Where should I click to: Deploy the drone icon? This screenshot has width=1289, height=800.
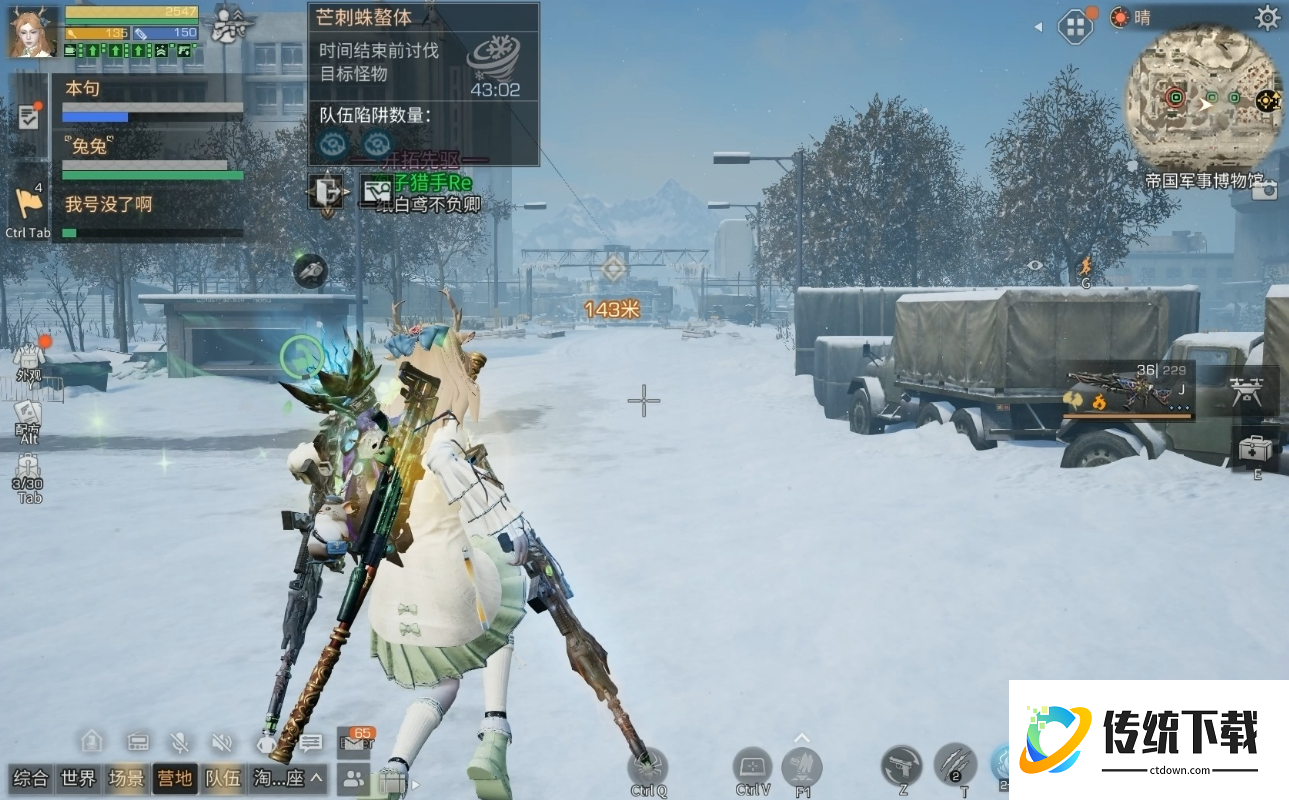(x=1246, y=391)
